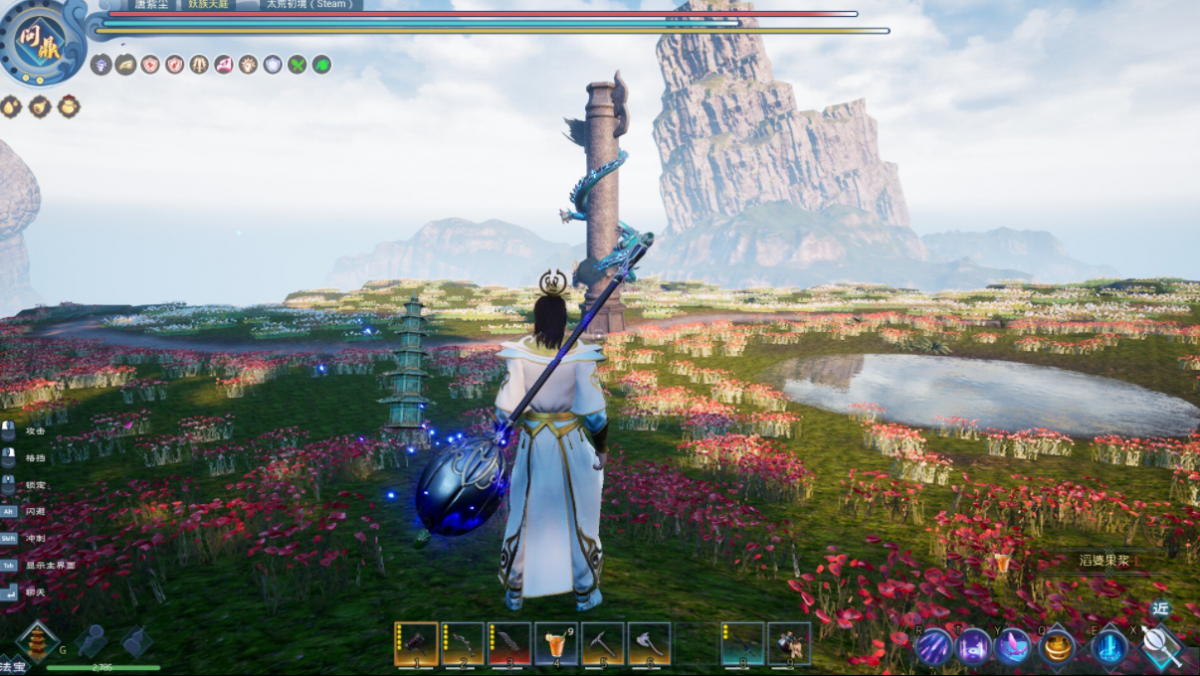
Task: Click the green crossed swords buff icon
Action: [x=297, y=65]
